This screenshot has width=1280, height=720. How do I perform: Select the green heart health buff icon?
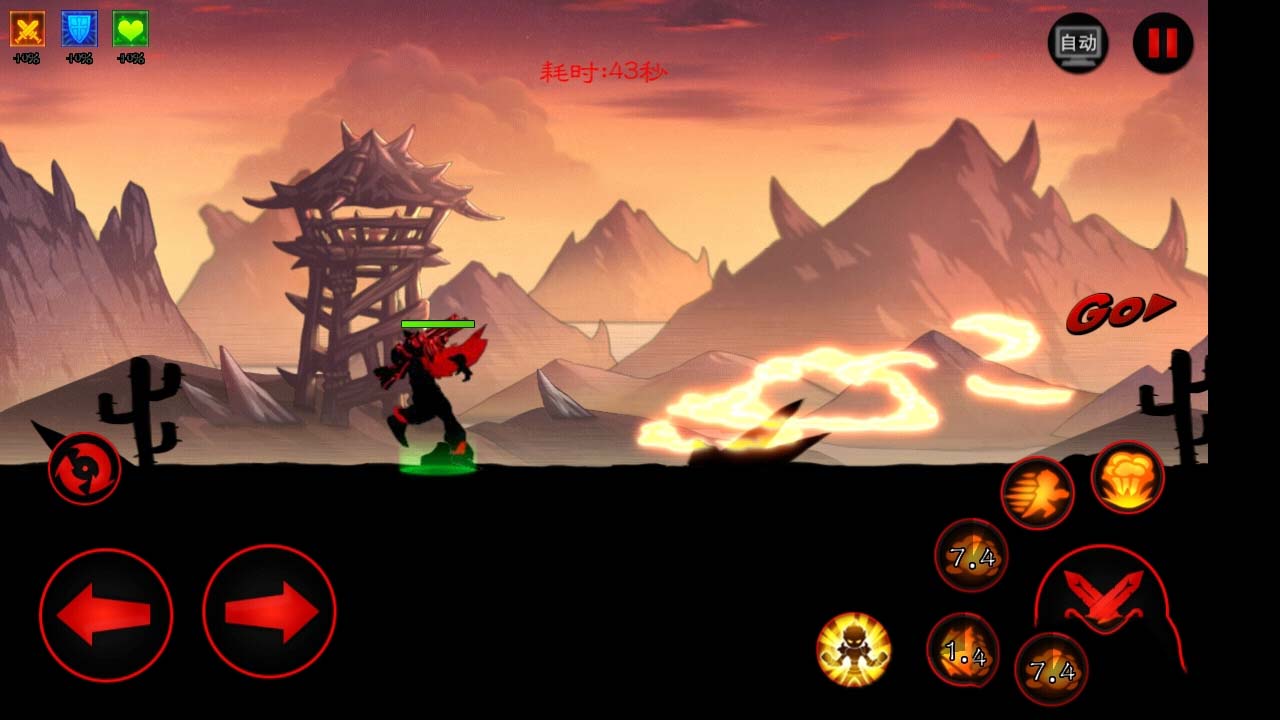130,29
